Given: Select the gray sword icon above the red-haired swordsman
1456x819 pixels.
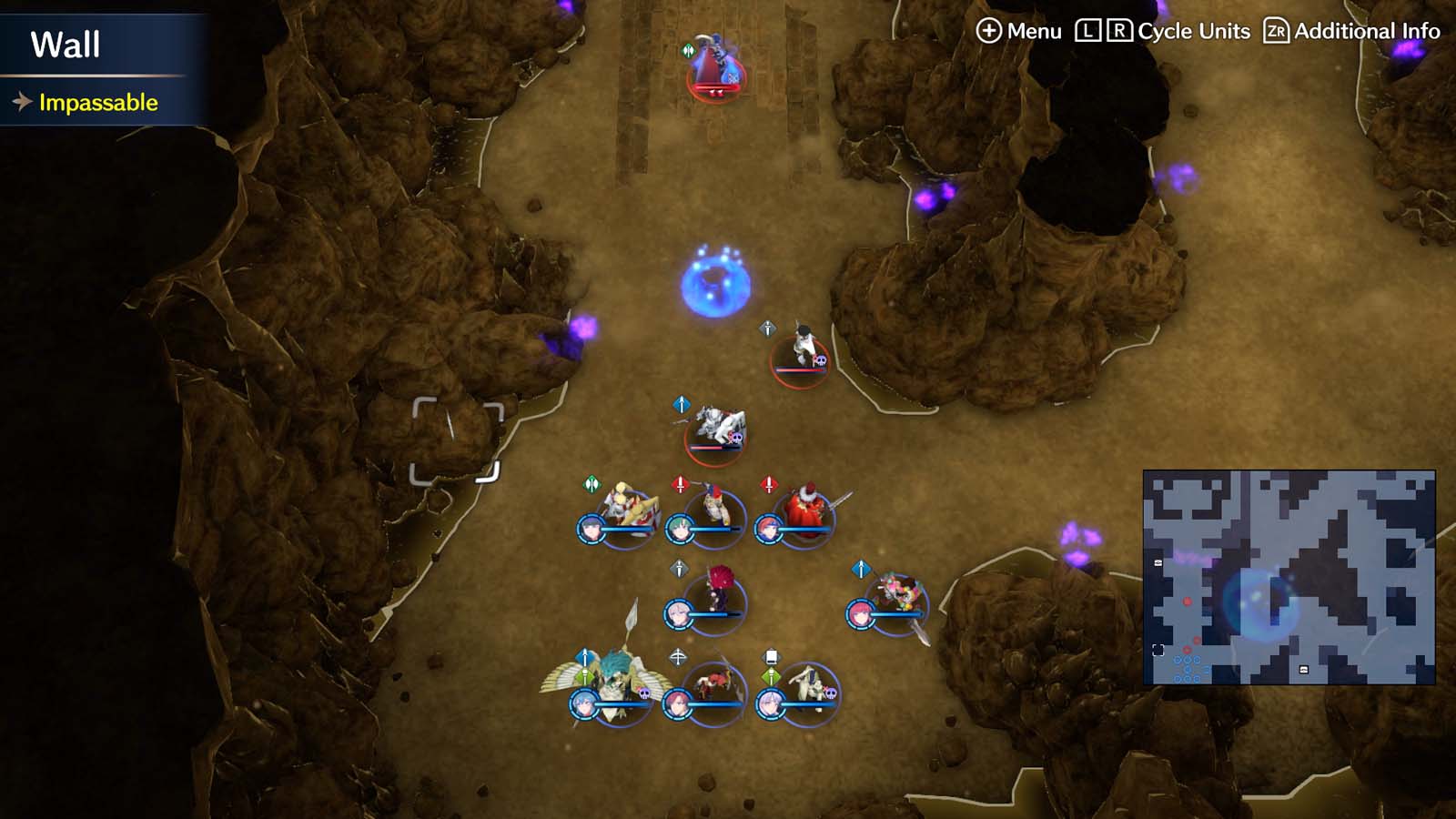Looking at the screenshot, I should (x=679, y=567).
